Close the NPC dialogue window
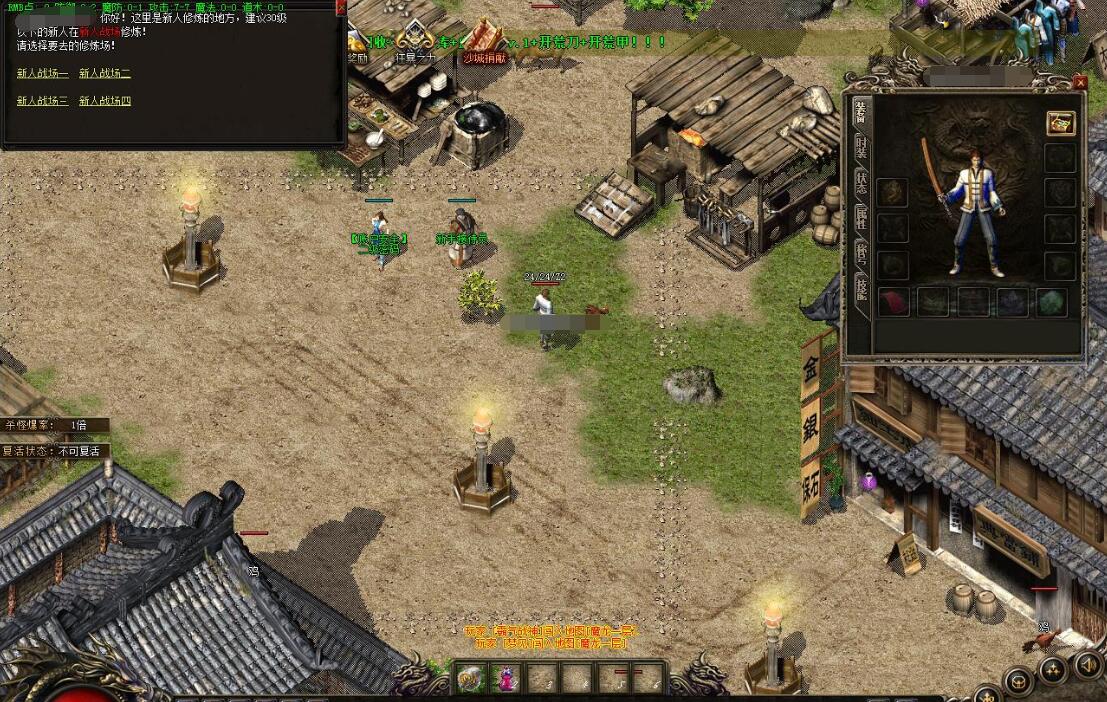 340,7
